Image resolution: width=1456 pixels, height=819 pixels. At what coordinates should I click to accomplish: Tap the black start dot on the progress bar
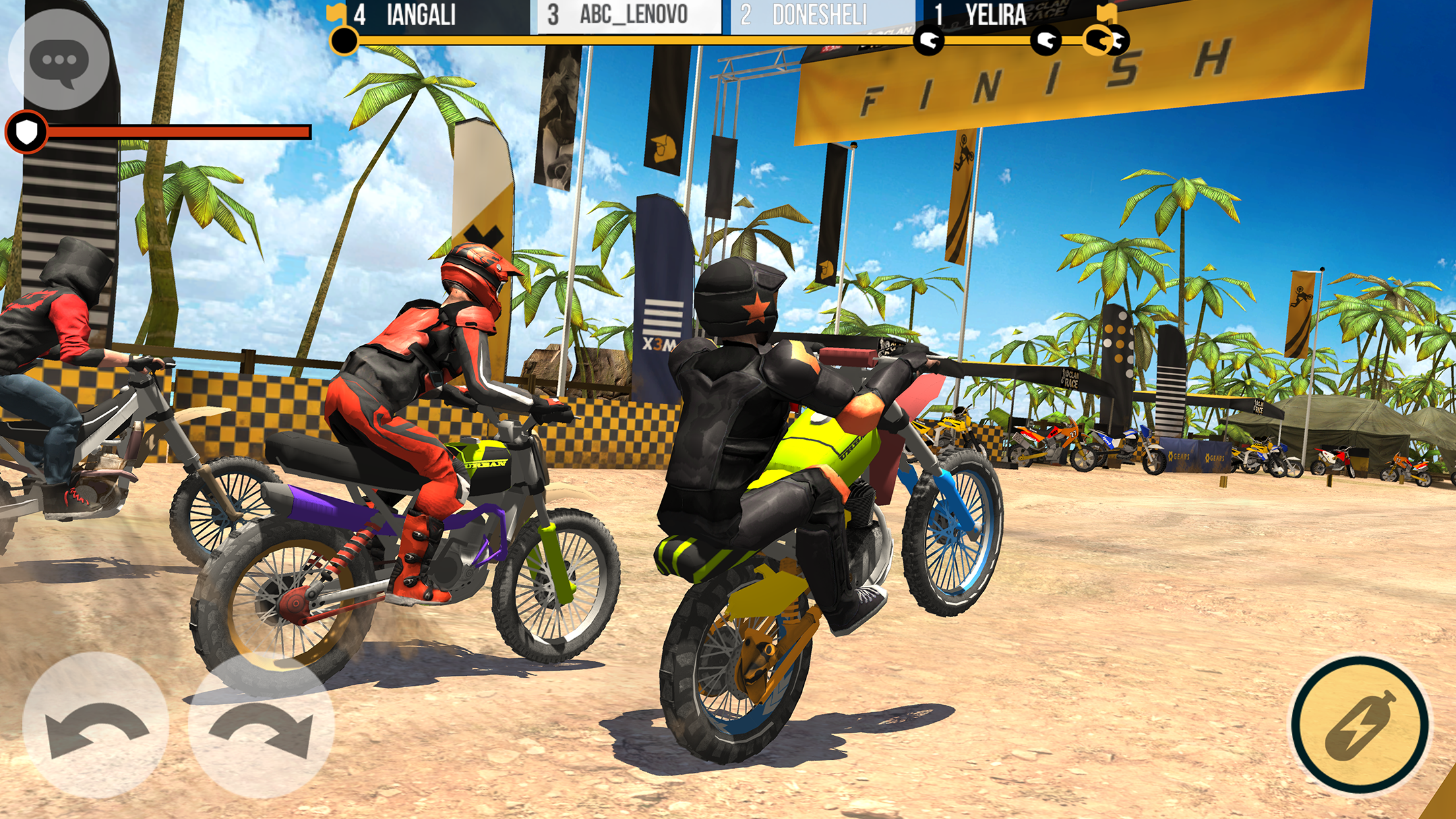coord(344,41)
